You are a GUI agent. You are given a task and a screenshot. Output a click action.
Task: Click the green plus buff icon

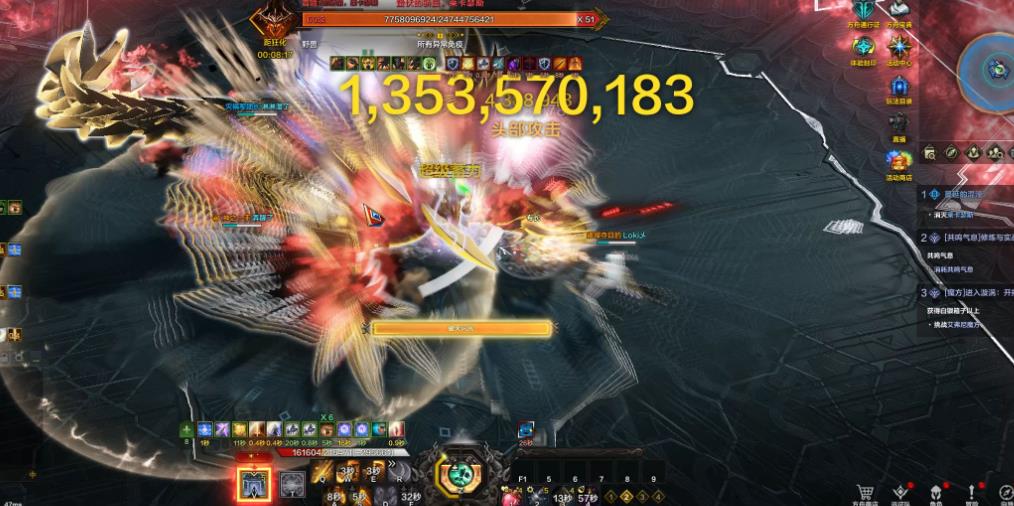[x=186, y=429]
